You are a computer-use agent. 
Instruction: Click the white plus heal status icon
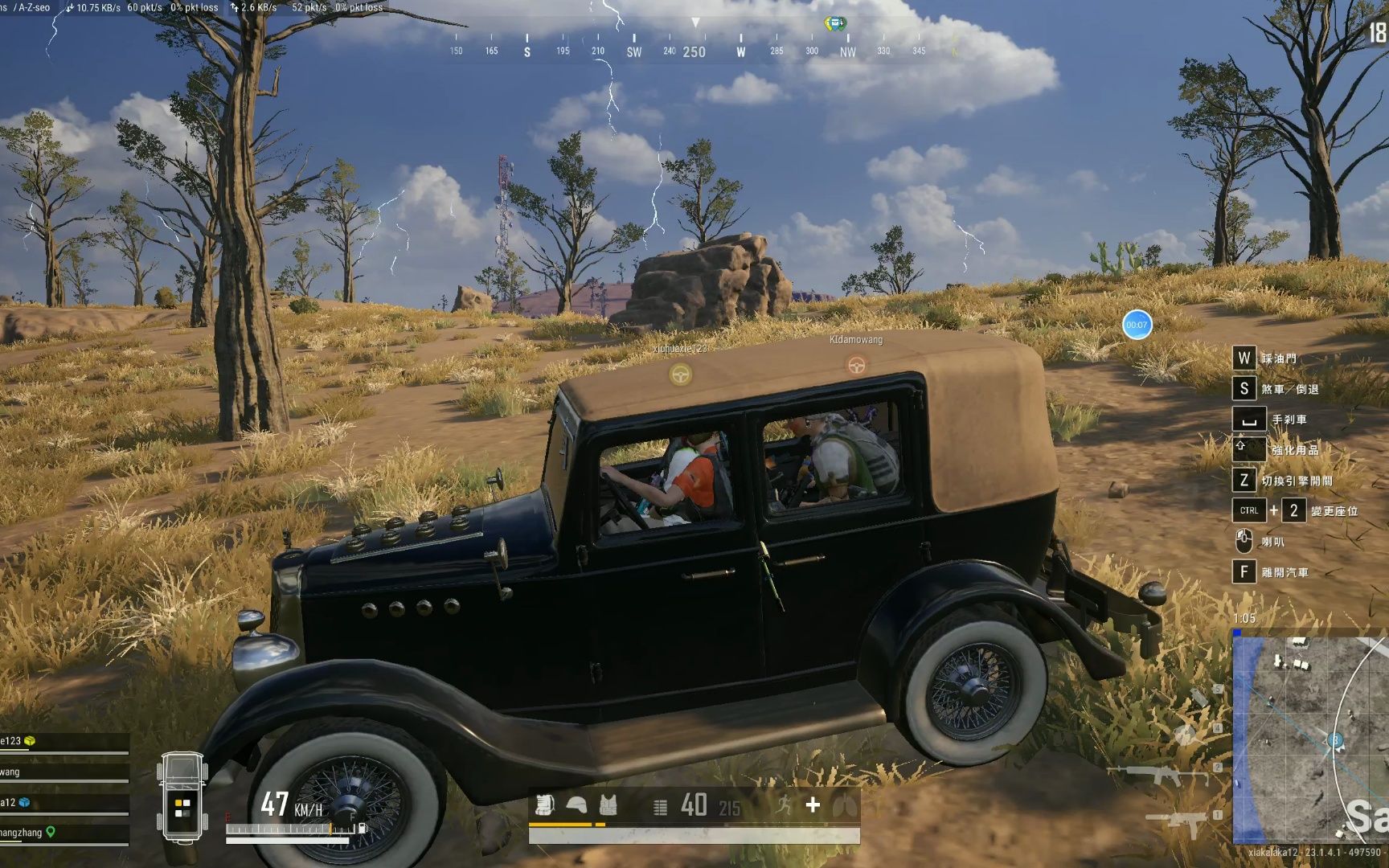813,805
